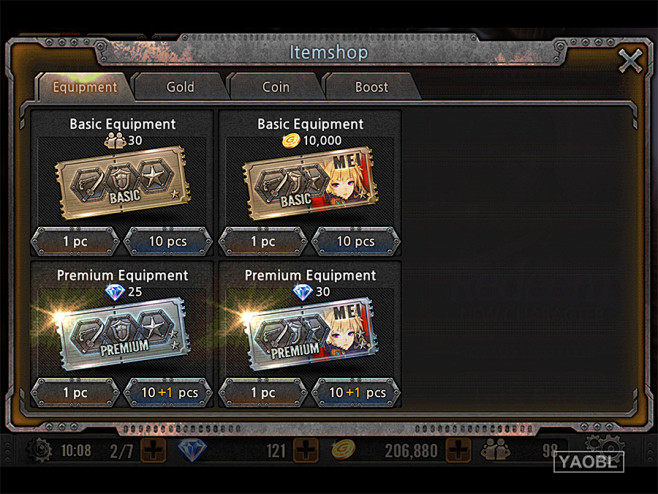Select the Equipment tab

[x=85, y=87]
